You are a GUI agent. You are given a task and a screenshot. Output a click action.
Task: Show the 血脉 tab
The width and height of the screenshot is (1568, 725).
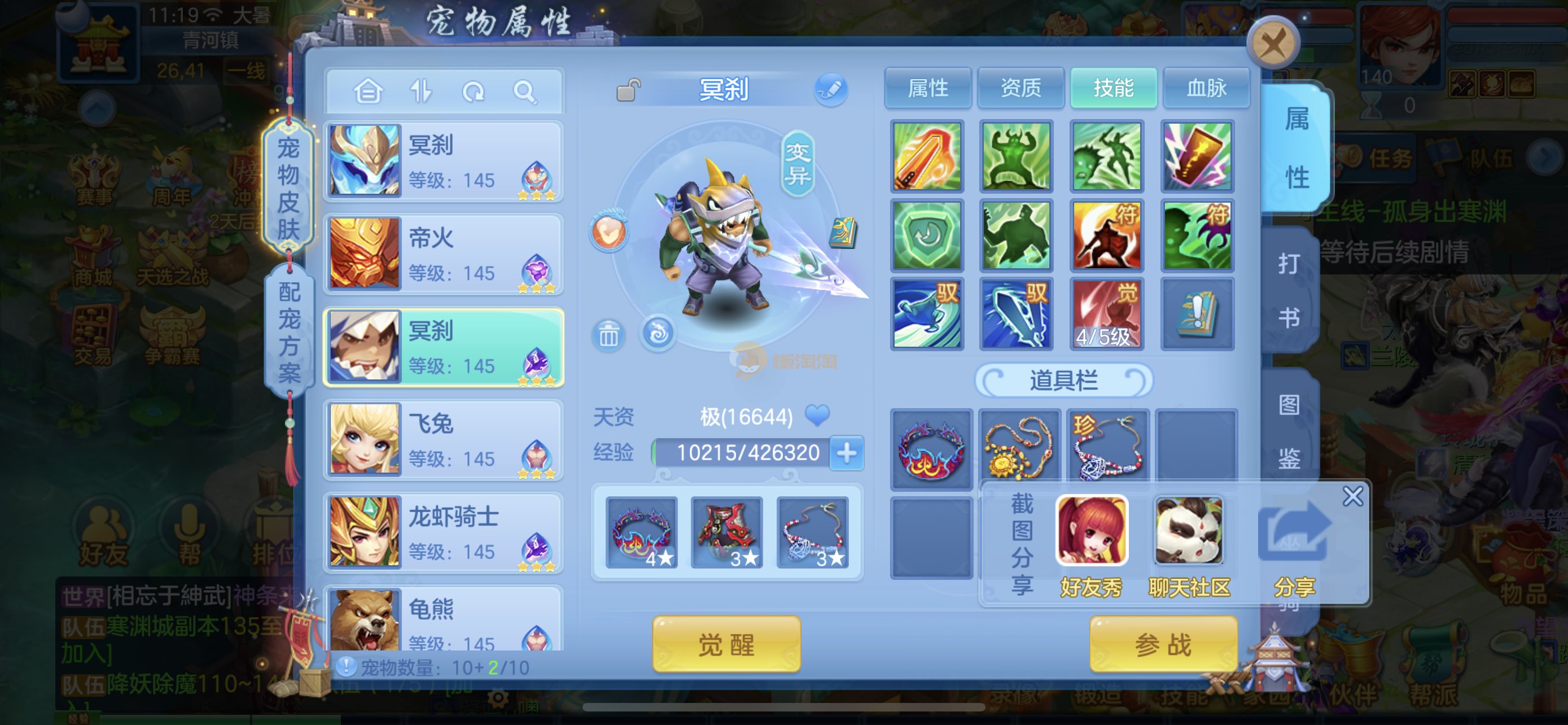coord(1206,88)
